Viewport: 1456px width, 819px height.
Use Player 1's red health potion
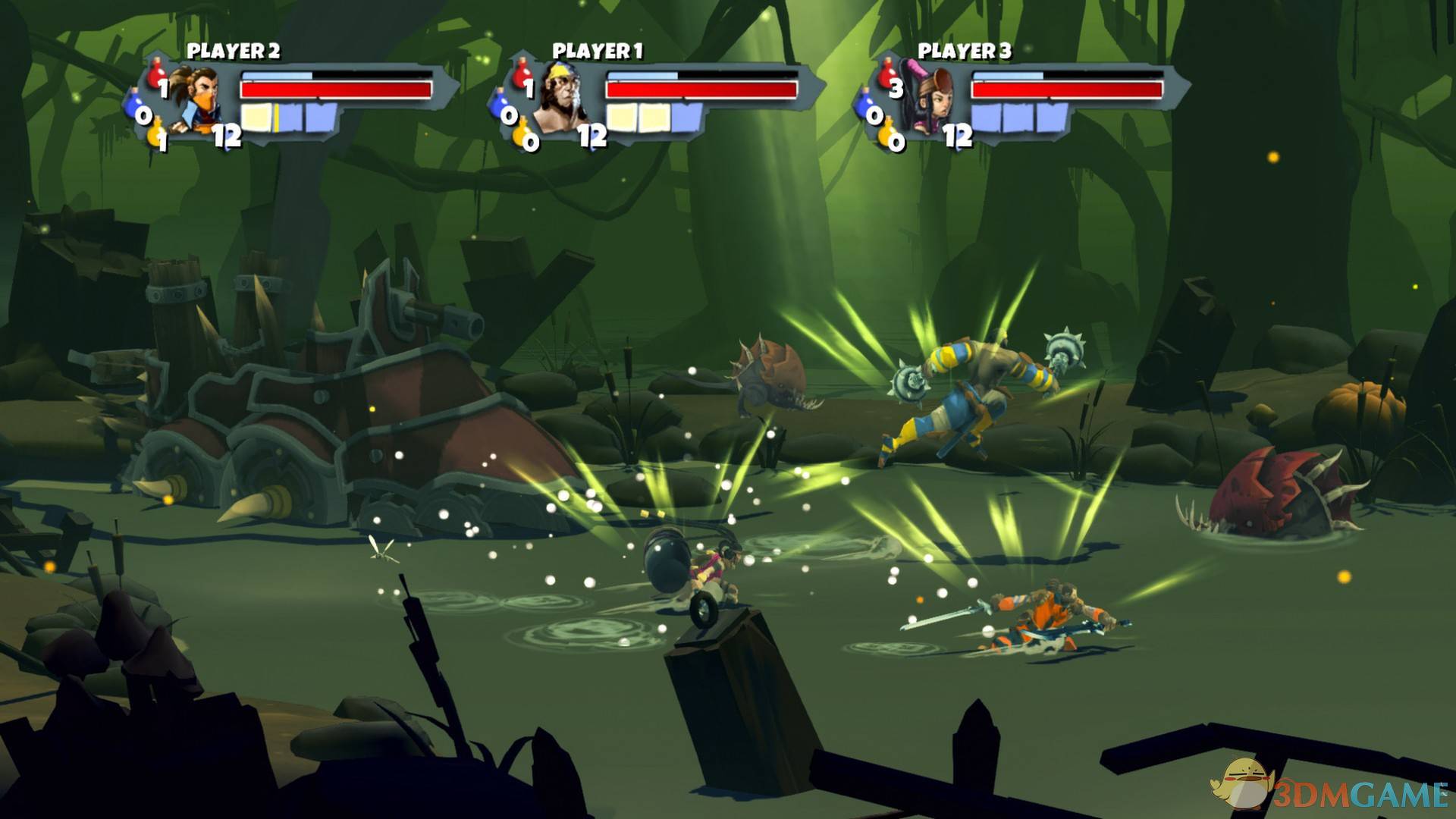tap(522, 74)
